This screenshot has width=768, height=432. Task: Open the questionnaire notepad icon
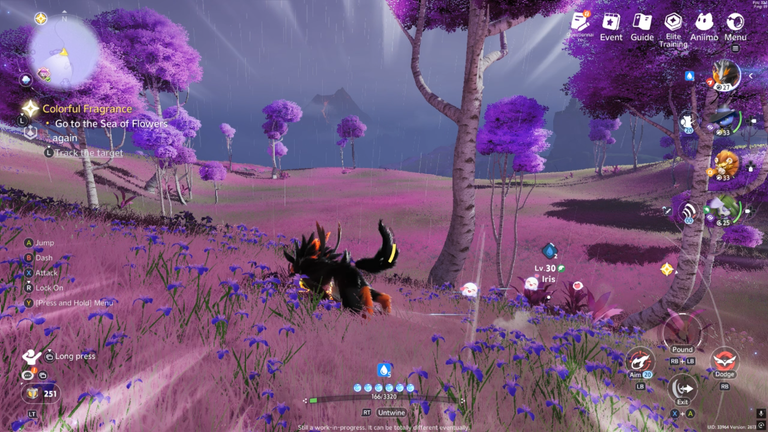(581, 22)
